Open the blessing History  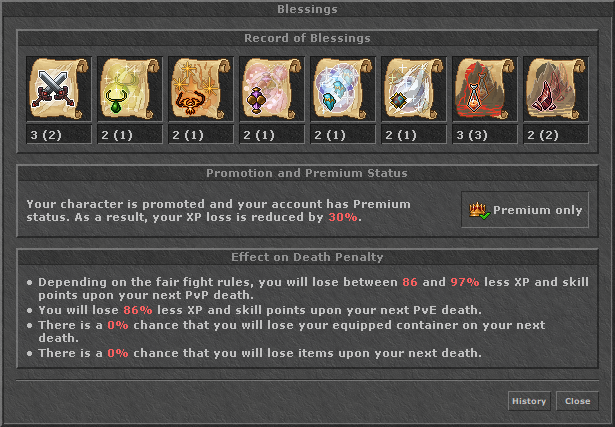pyautogui.click(x=529, y=401)
